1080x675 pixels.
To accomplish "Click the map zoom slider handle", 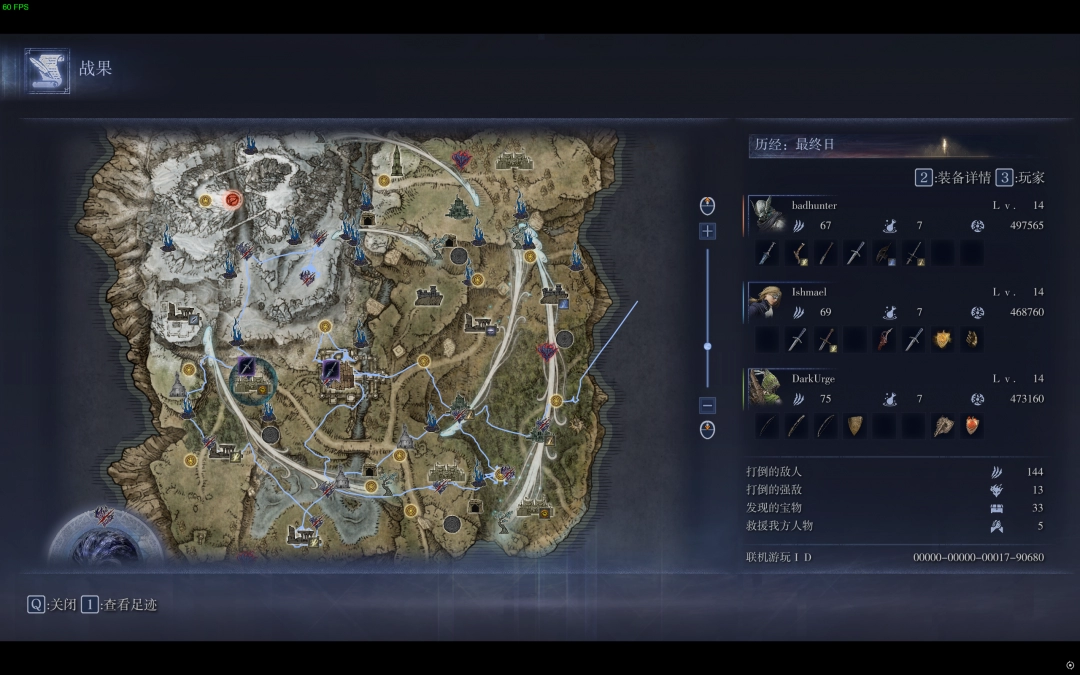I will tap(707, 346).
